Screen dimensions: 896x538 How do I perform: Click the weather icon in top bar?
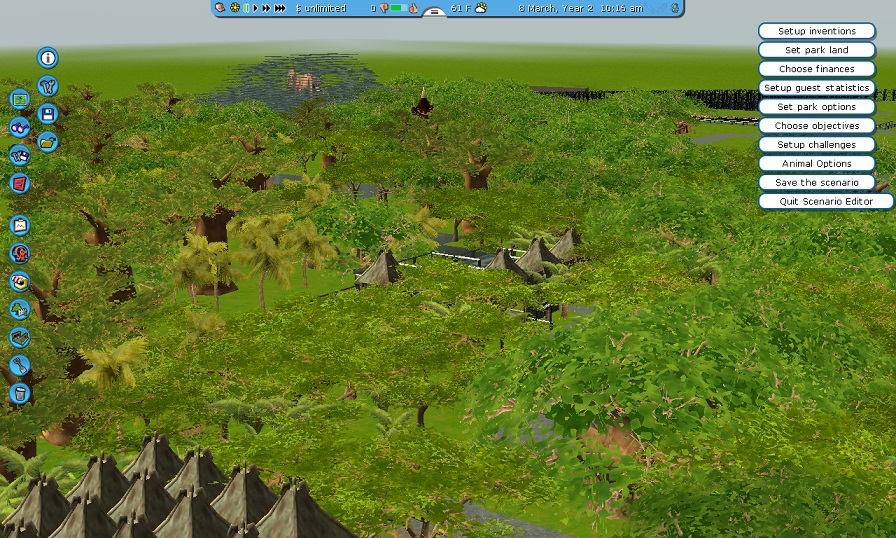480,8
